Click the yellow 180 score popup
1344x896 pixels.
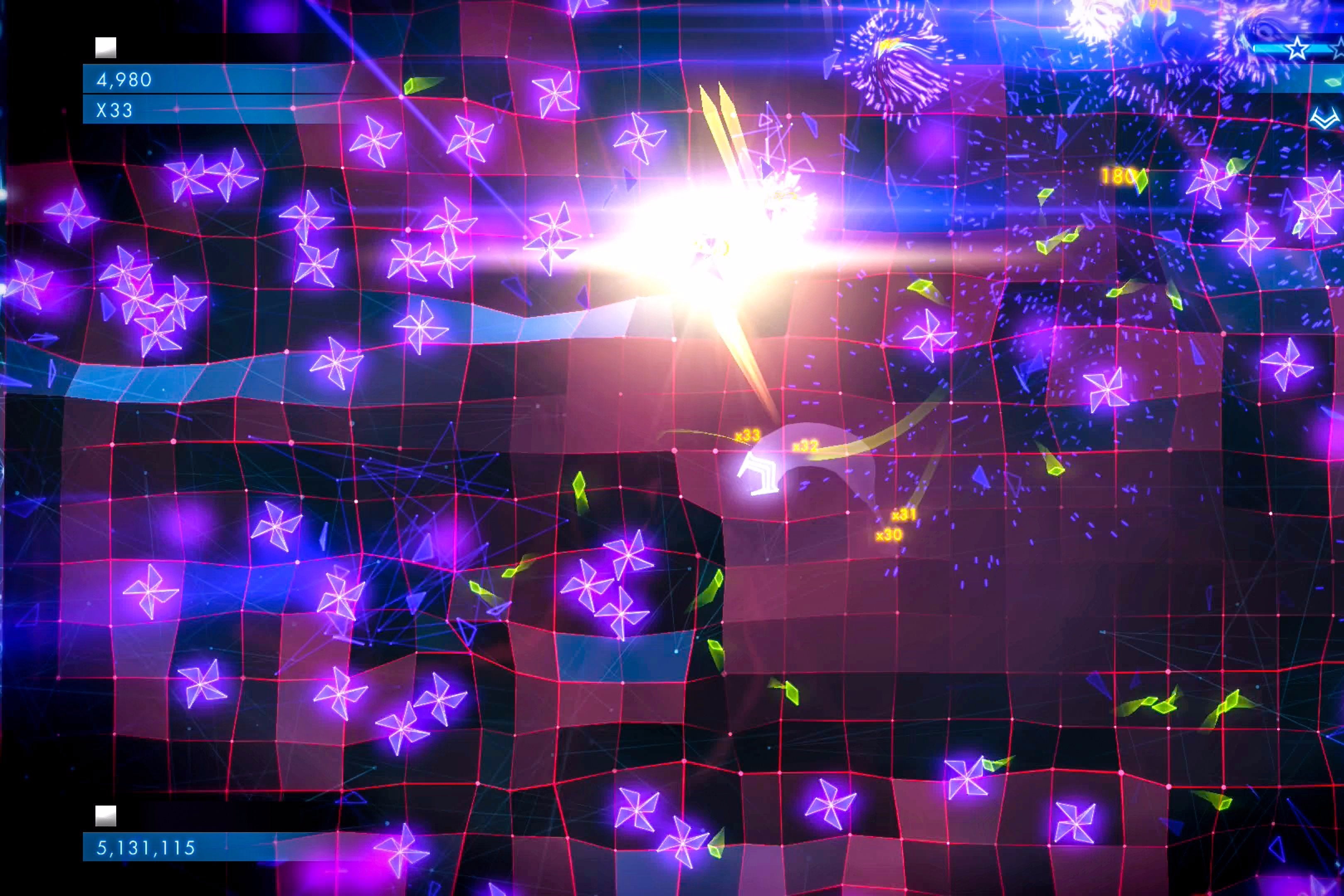(x=1118, y=177)
